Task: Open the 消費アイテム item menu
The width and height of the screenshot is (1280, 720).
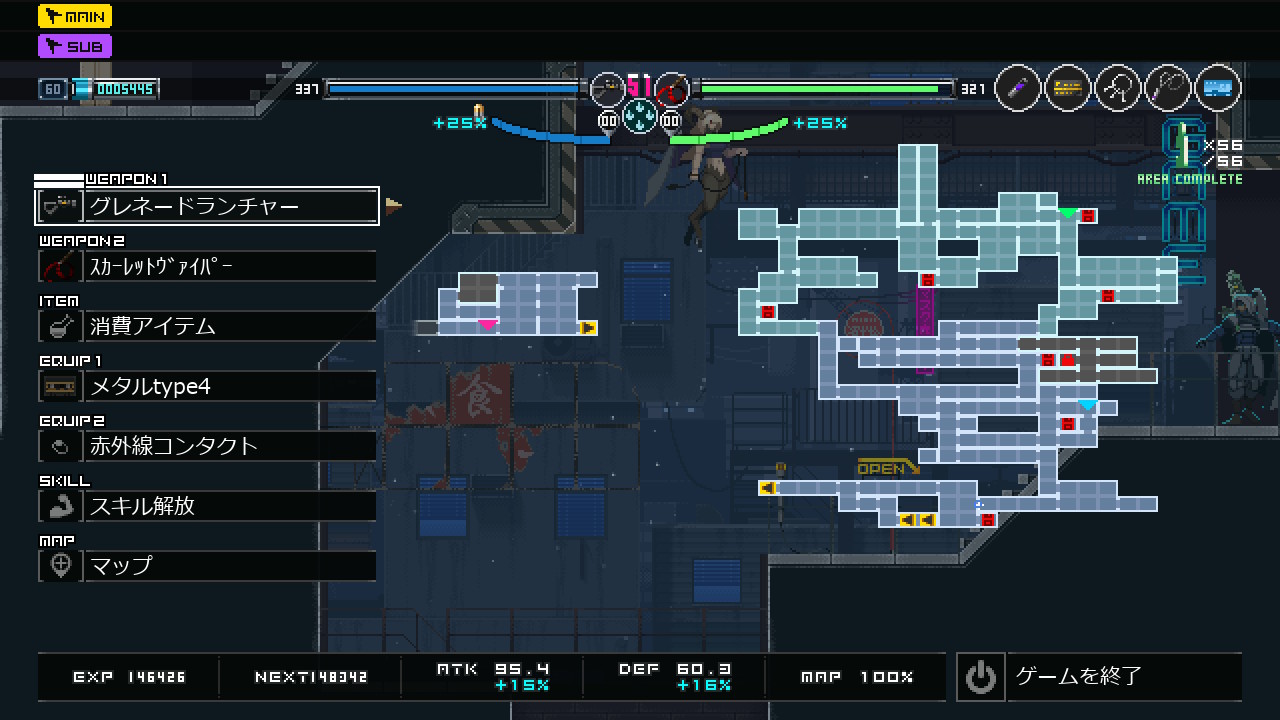Action: pyautogui.click(x=207, y=326)
